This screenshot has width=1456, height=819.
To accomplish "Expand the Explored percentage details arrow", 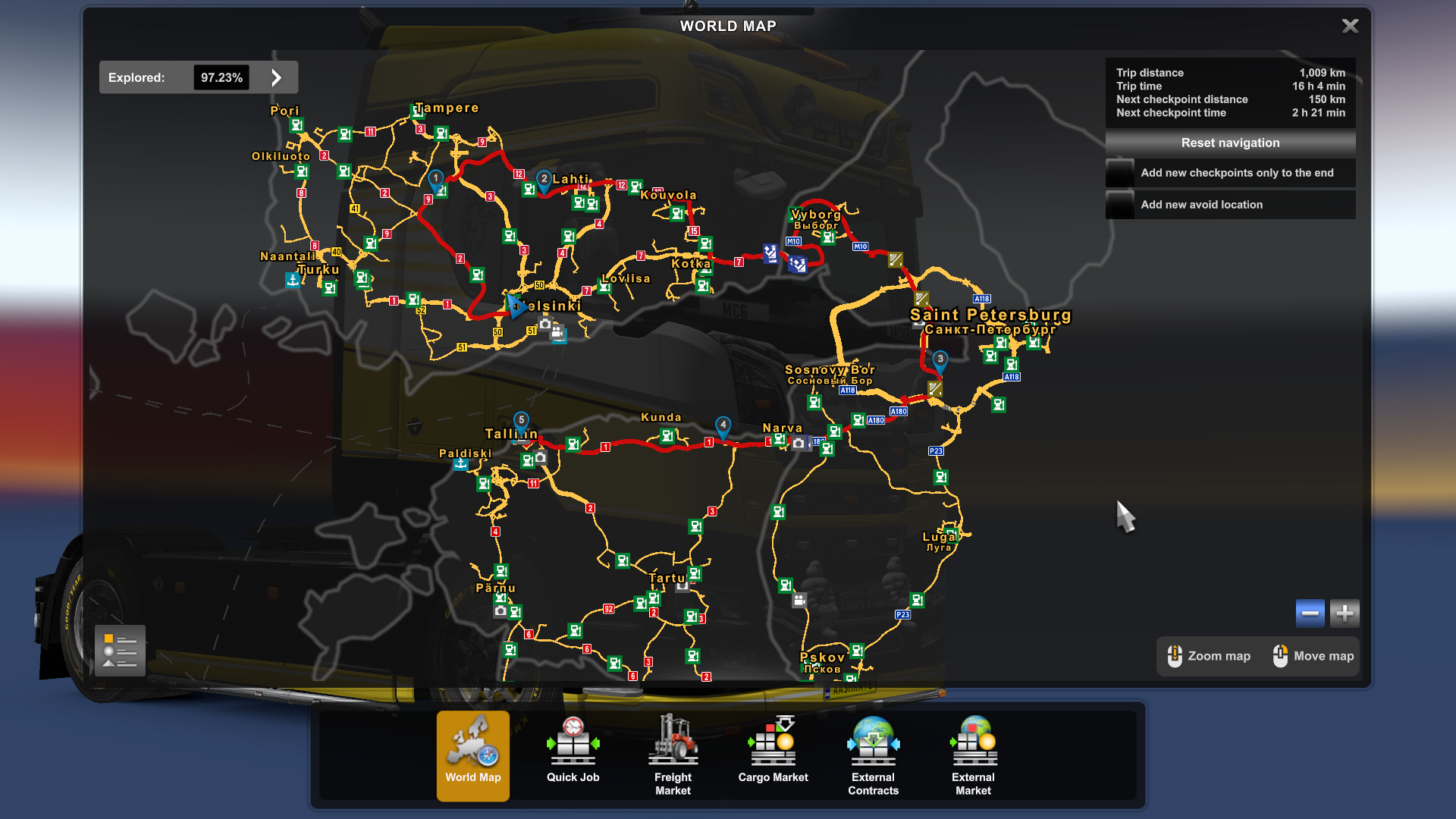I will (x=276, y=77).
